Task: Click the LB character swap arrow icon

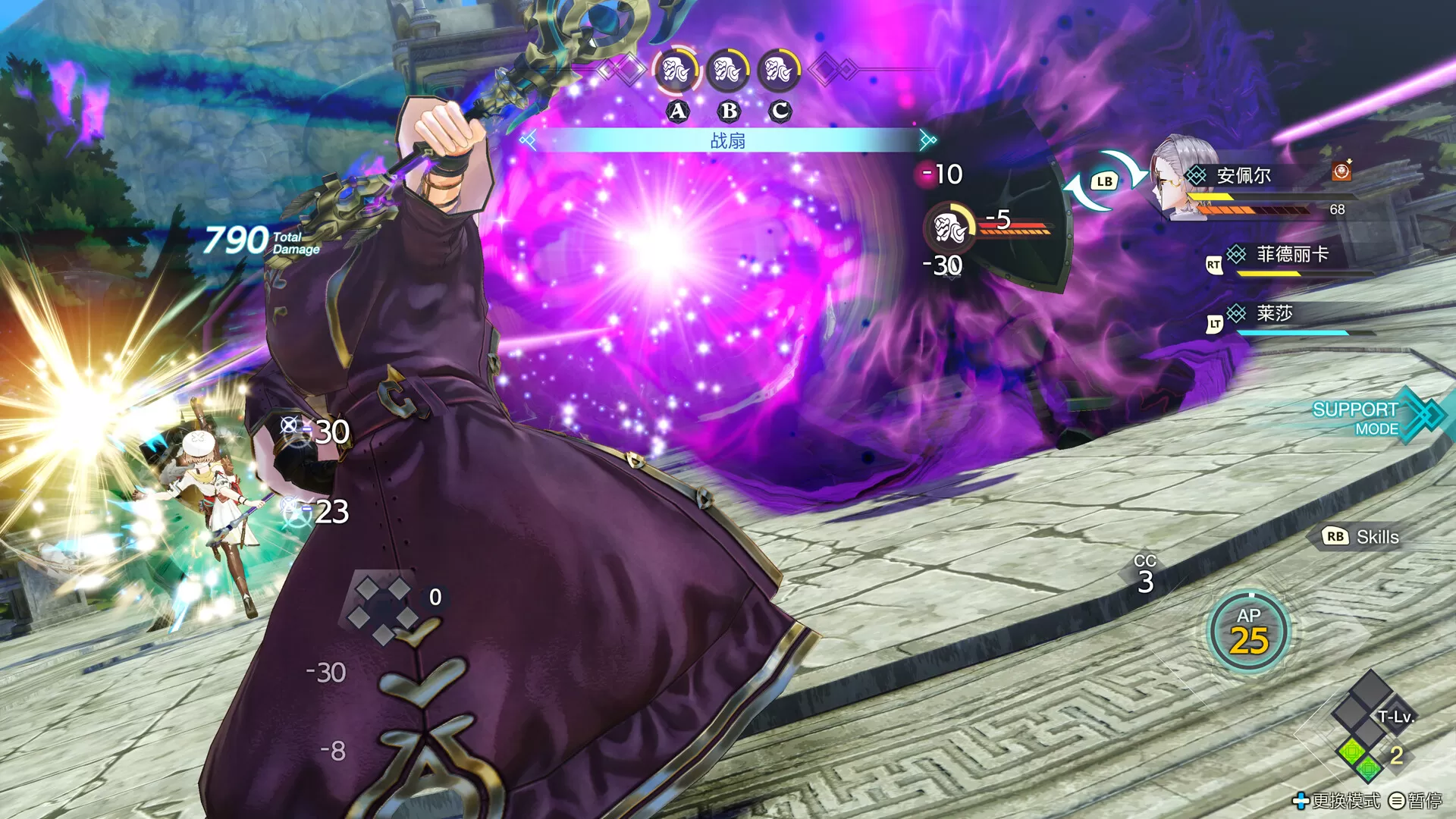Action: [x=1104, y=180]
